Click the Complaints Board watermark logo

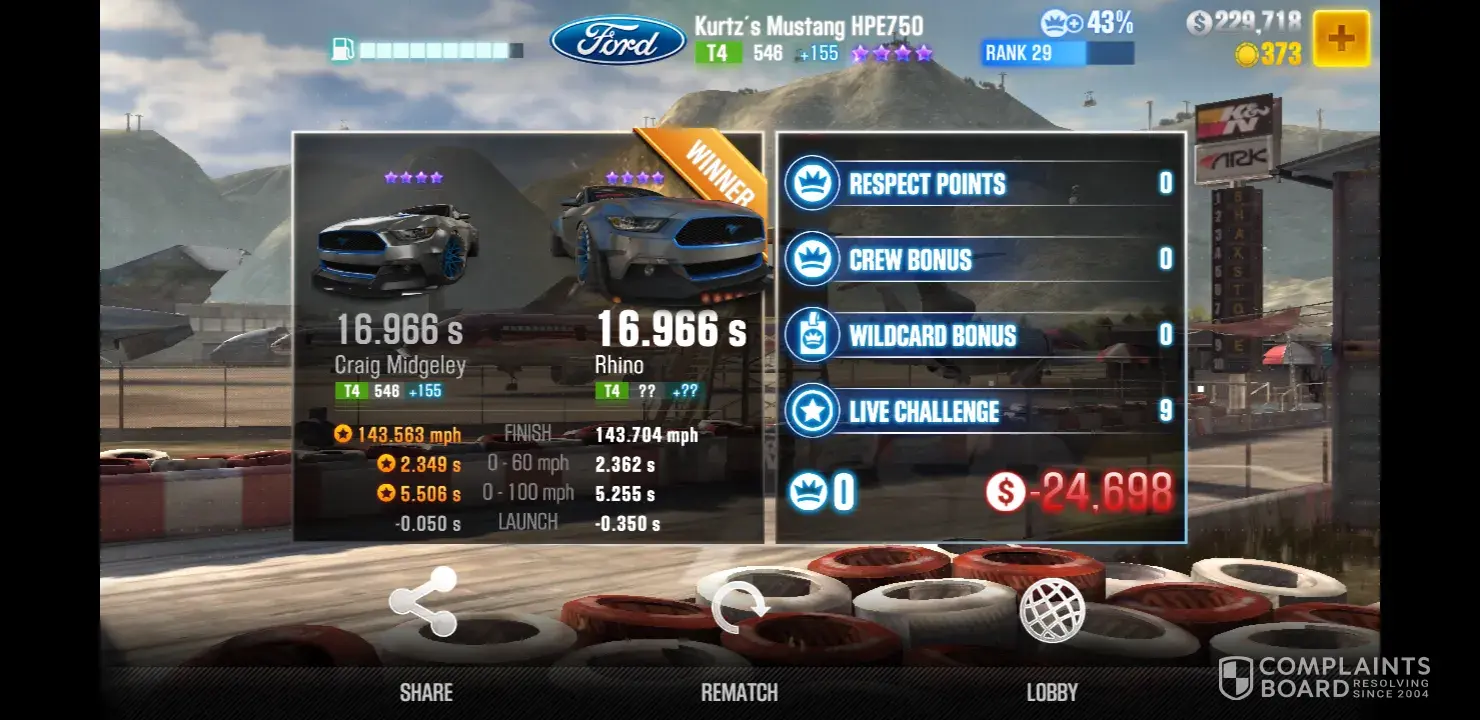tap(1324, 678)
